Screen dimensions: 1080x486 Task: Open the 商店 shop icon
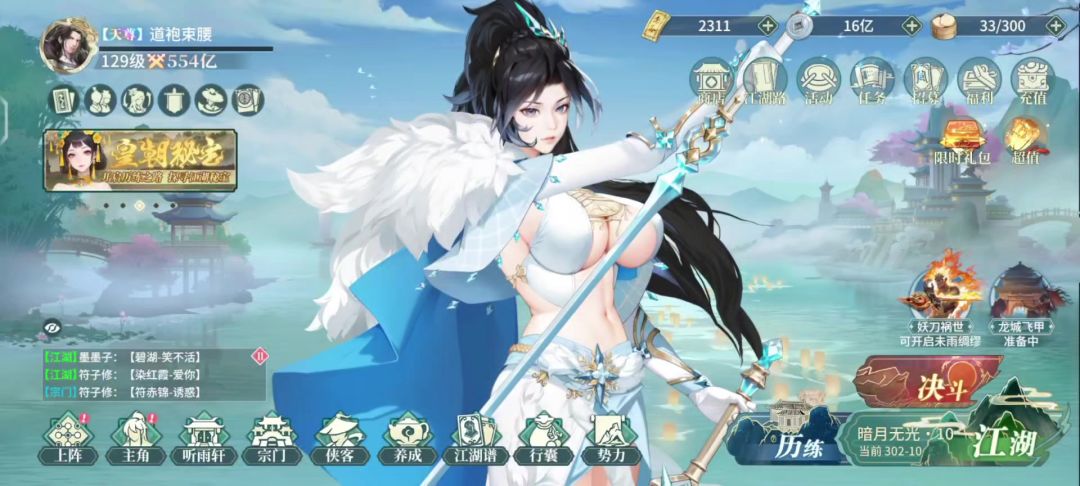point(712,80)
